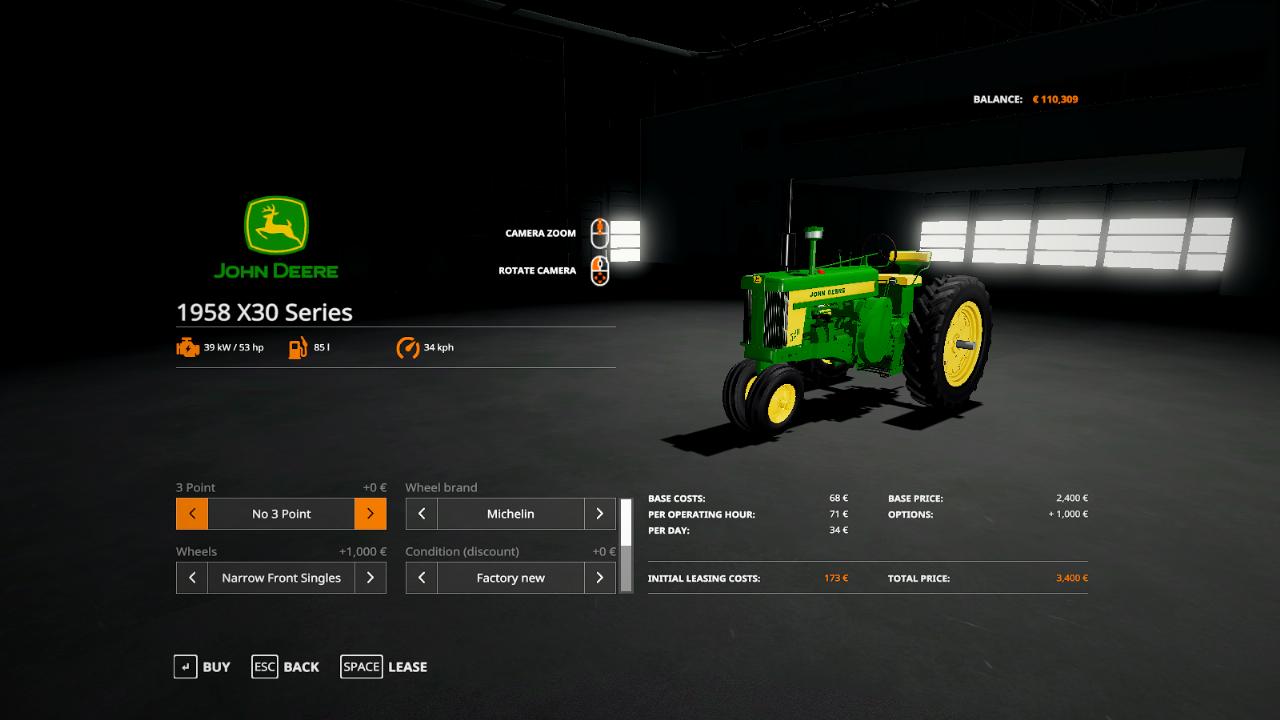Switch to next Wheels option
This screenshot has height=720, width=1280.
[370, 578]
